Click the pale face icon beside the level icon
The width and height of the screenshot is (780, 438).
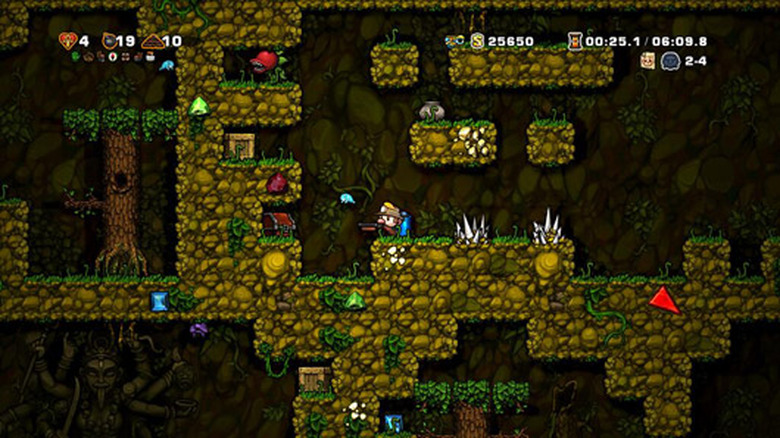648,61
